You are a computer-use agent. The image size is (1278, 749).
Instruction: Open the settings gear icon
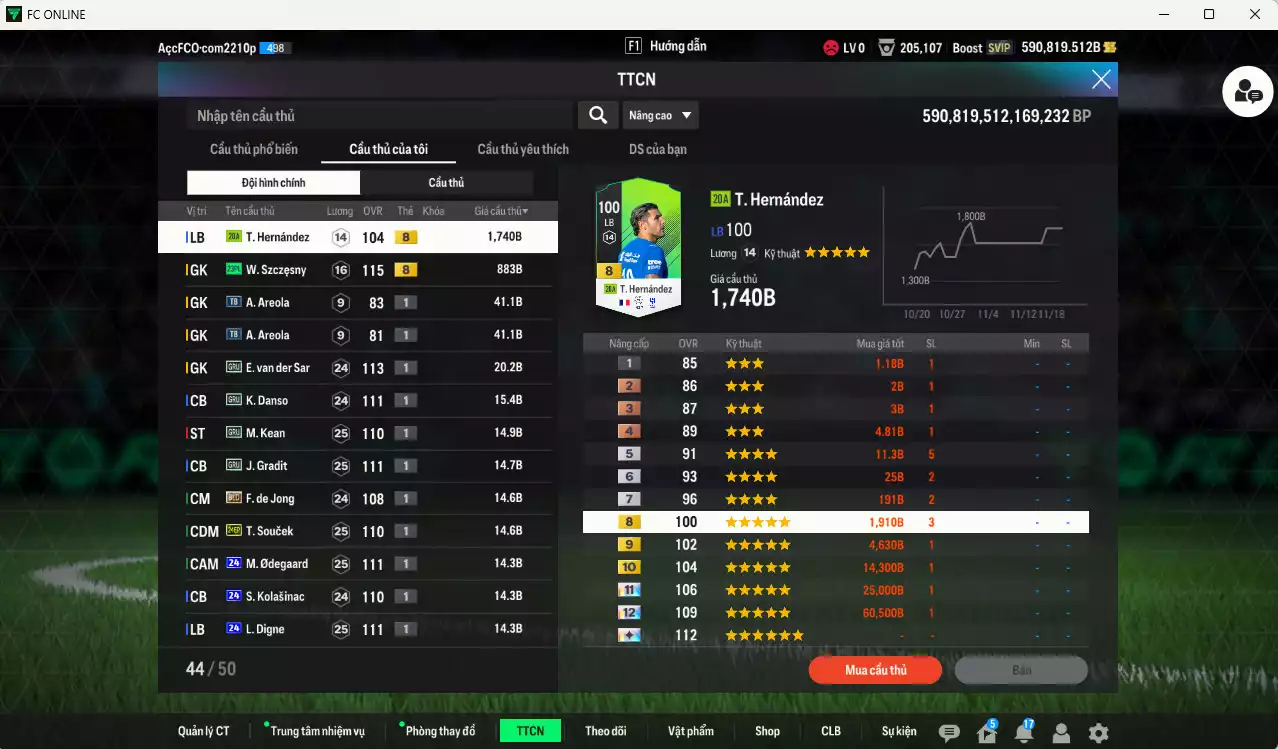tap(1098, 733)
